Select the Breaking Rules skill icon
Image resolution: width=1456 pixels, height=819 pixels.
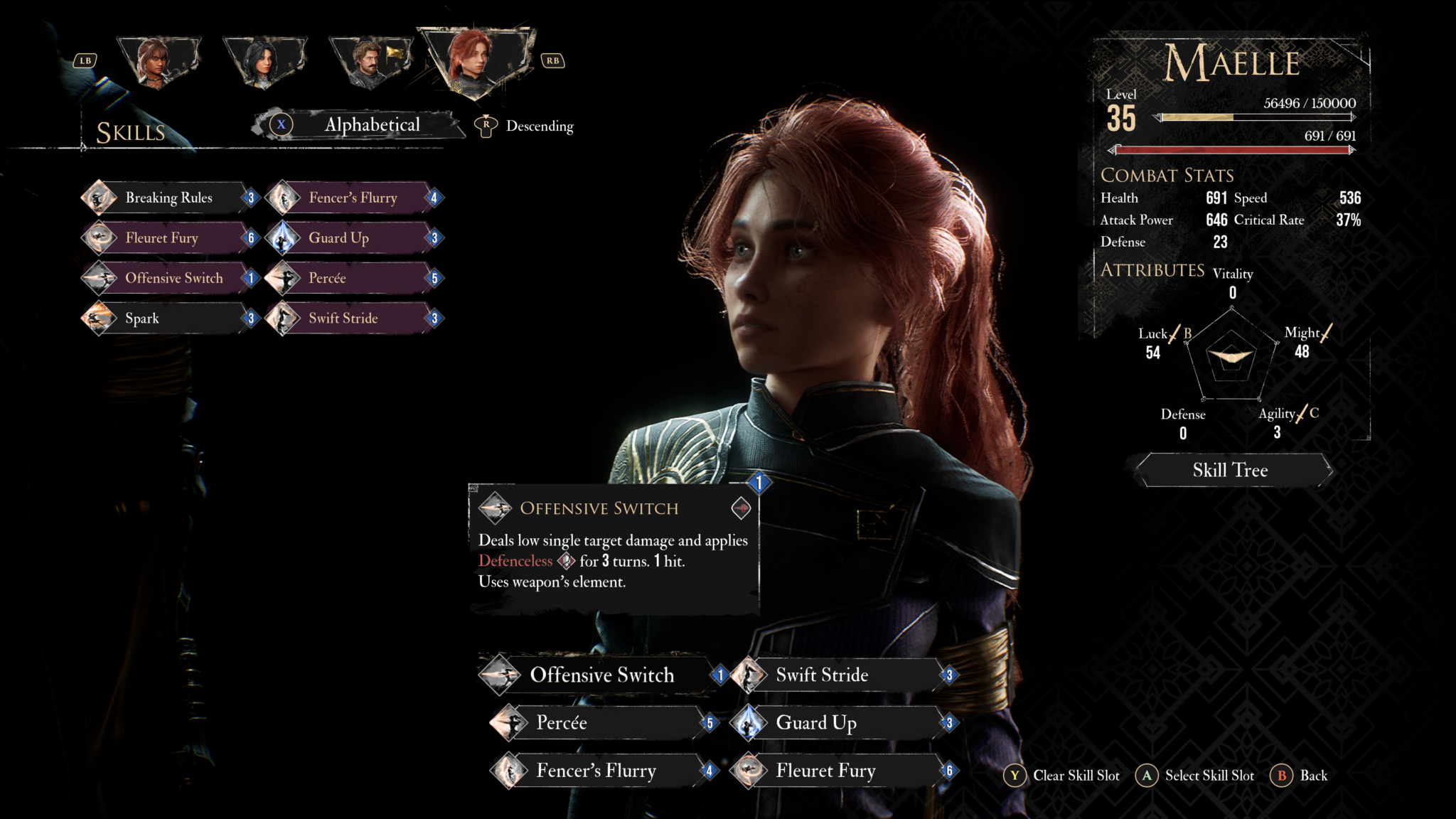100,198
